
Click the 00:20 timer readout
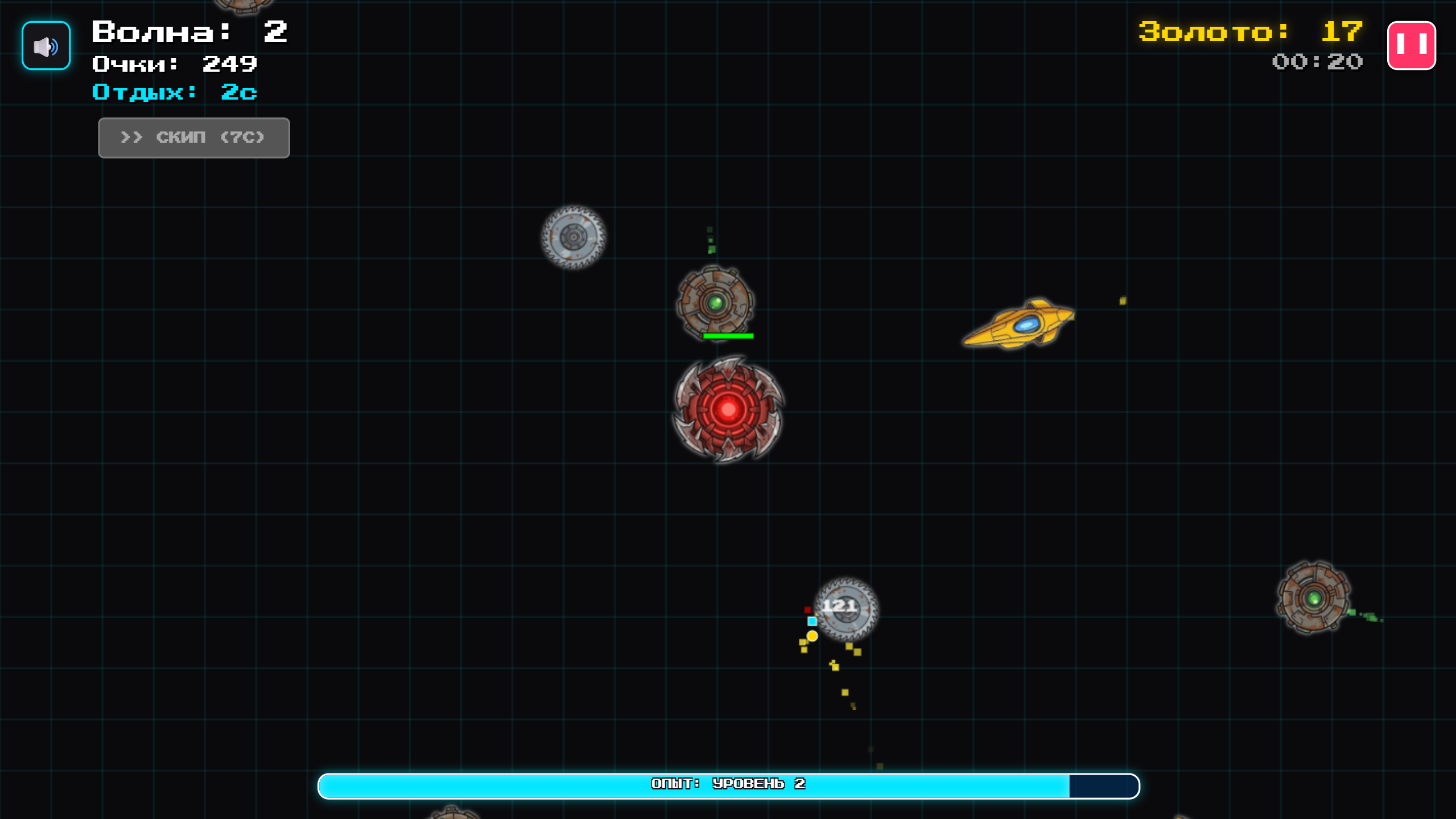coord(1316,62)
